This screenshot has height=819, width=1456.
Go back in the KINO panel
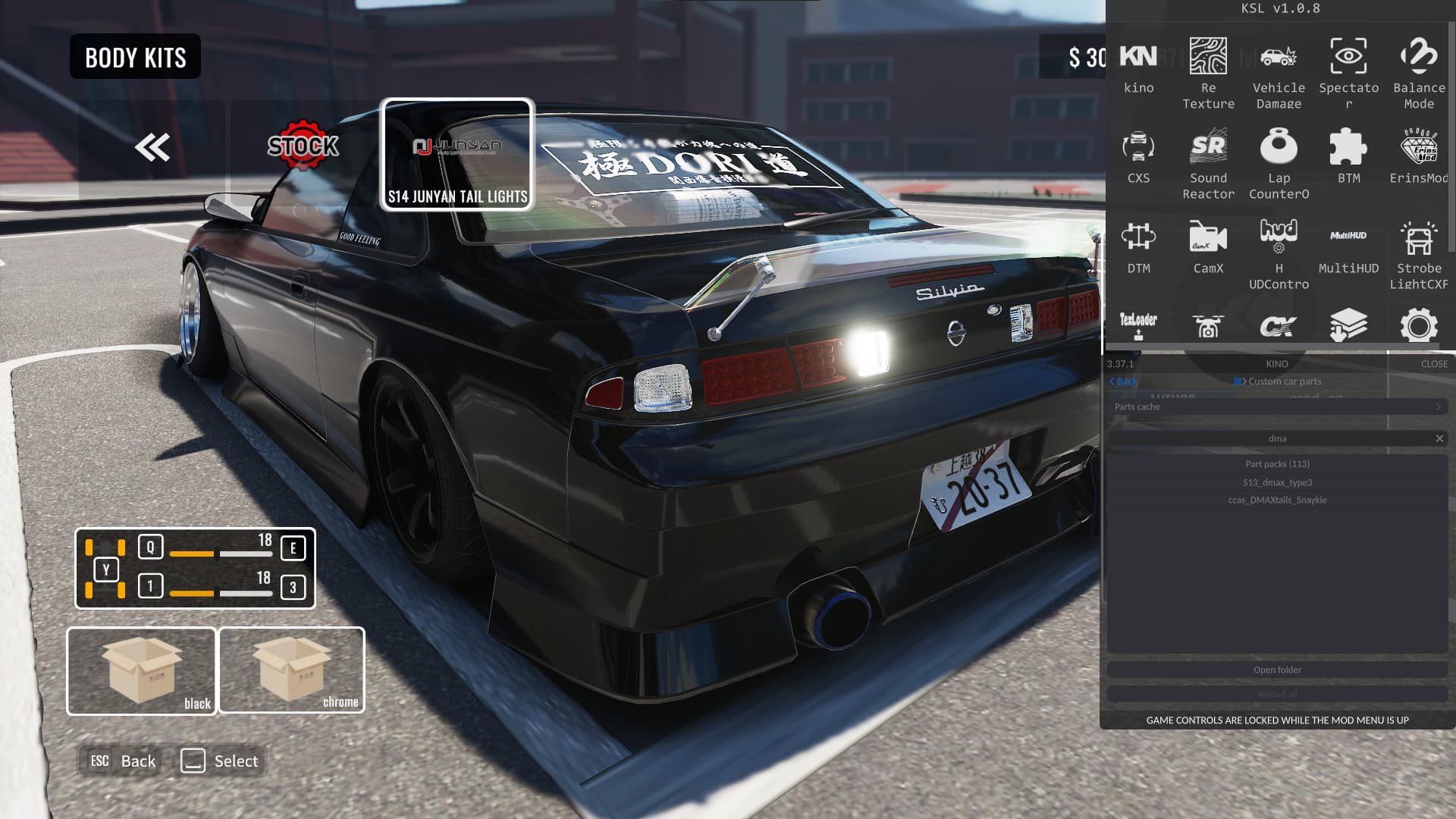click(1123, 381)
